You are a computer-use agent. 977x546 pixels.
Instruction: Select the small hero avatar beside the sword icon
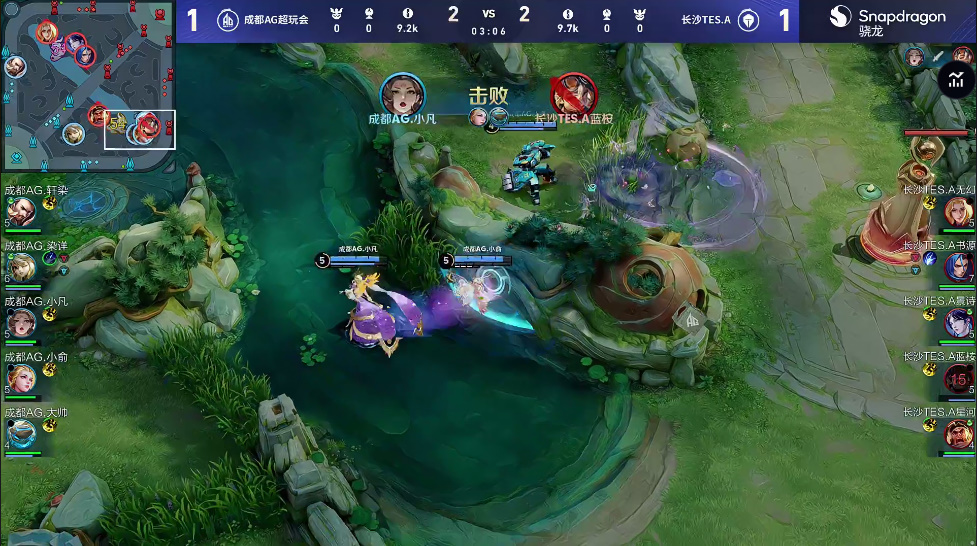coord(914,57)
